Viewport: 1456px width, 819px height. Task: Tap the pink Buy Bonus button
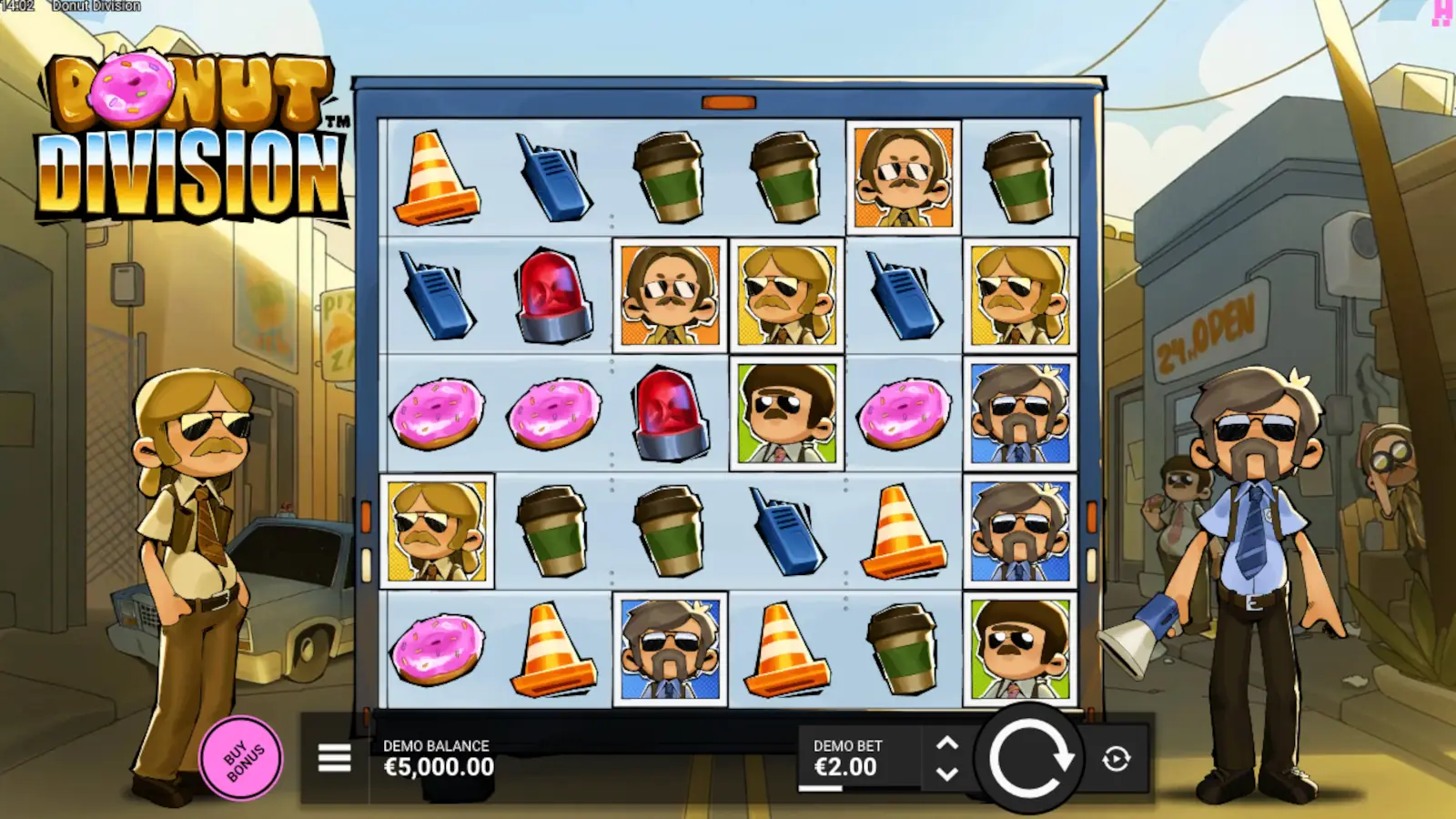pyautogui.click(x=241, y=757)
